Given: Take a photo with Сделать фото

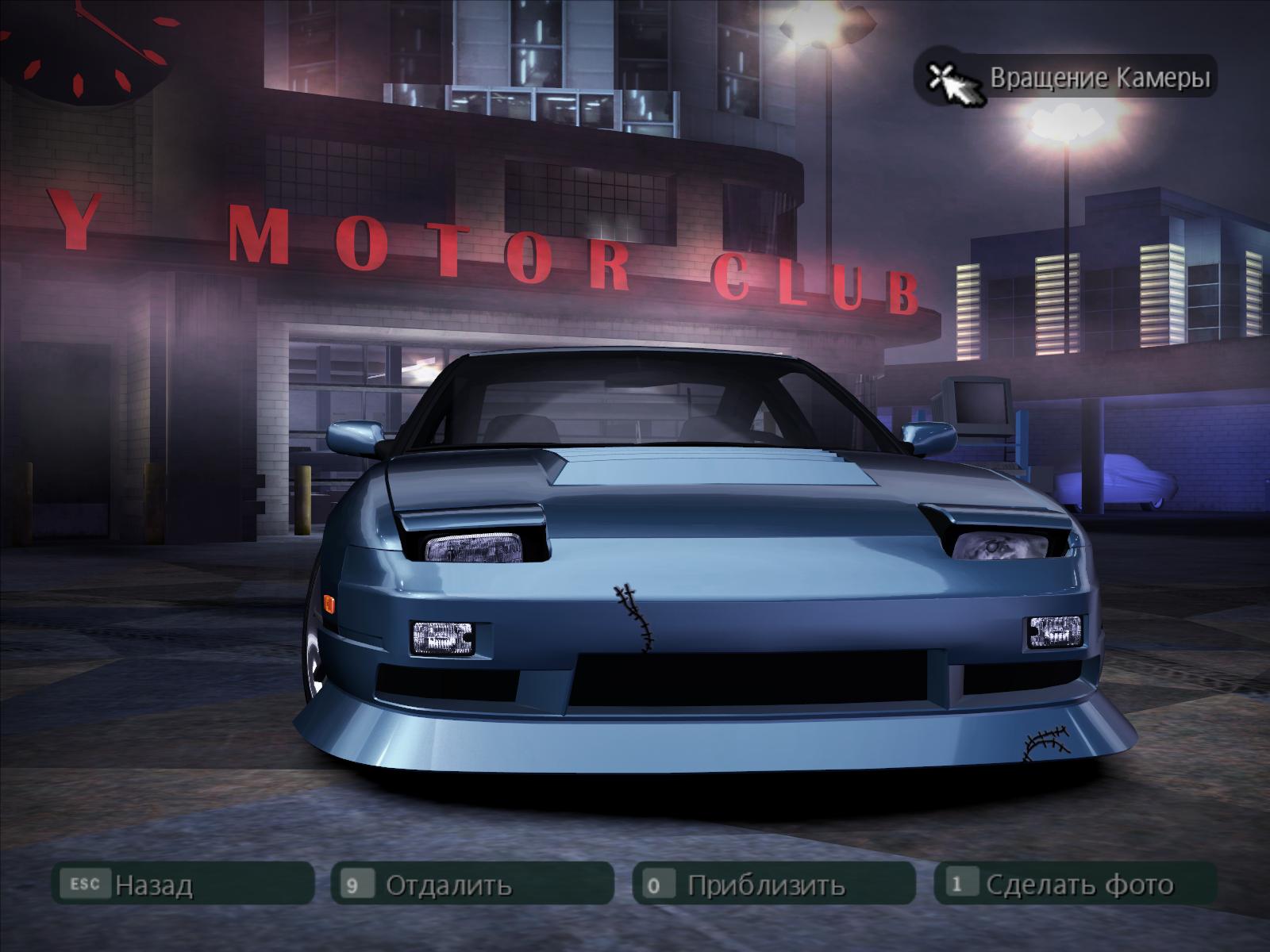Looking at the screenshot, I should tap(1075, 884).
